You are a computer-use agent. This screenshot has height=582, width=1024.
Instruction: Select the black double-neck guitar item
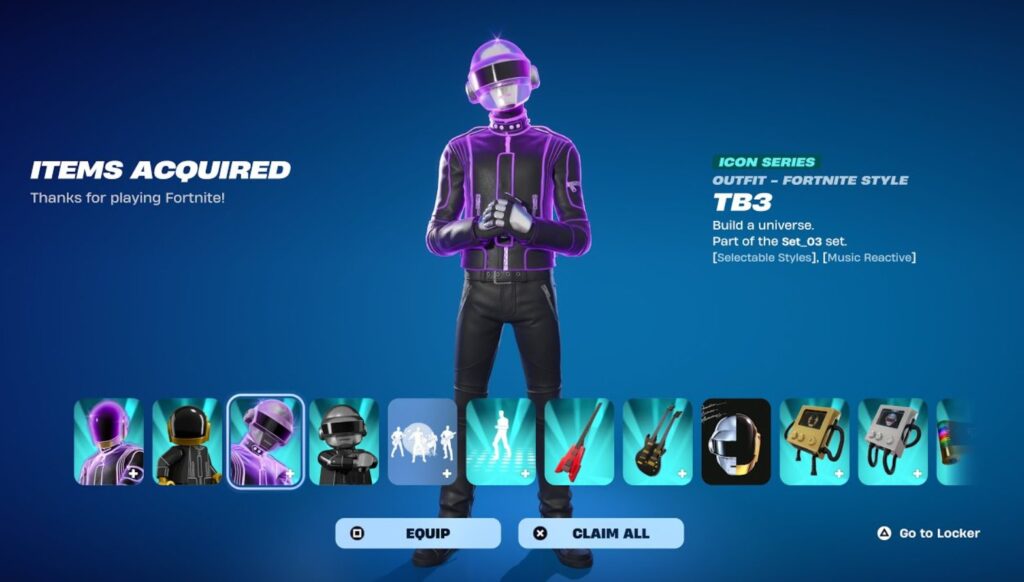click(x=657, y=442)
